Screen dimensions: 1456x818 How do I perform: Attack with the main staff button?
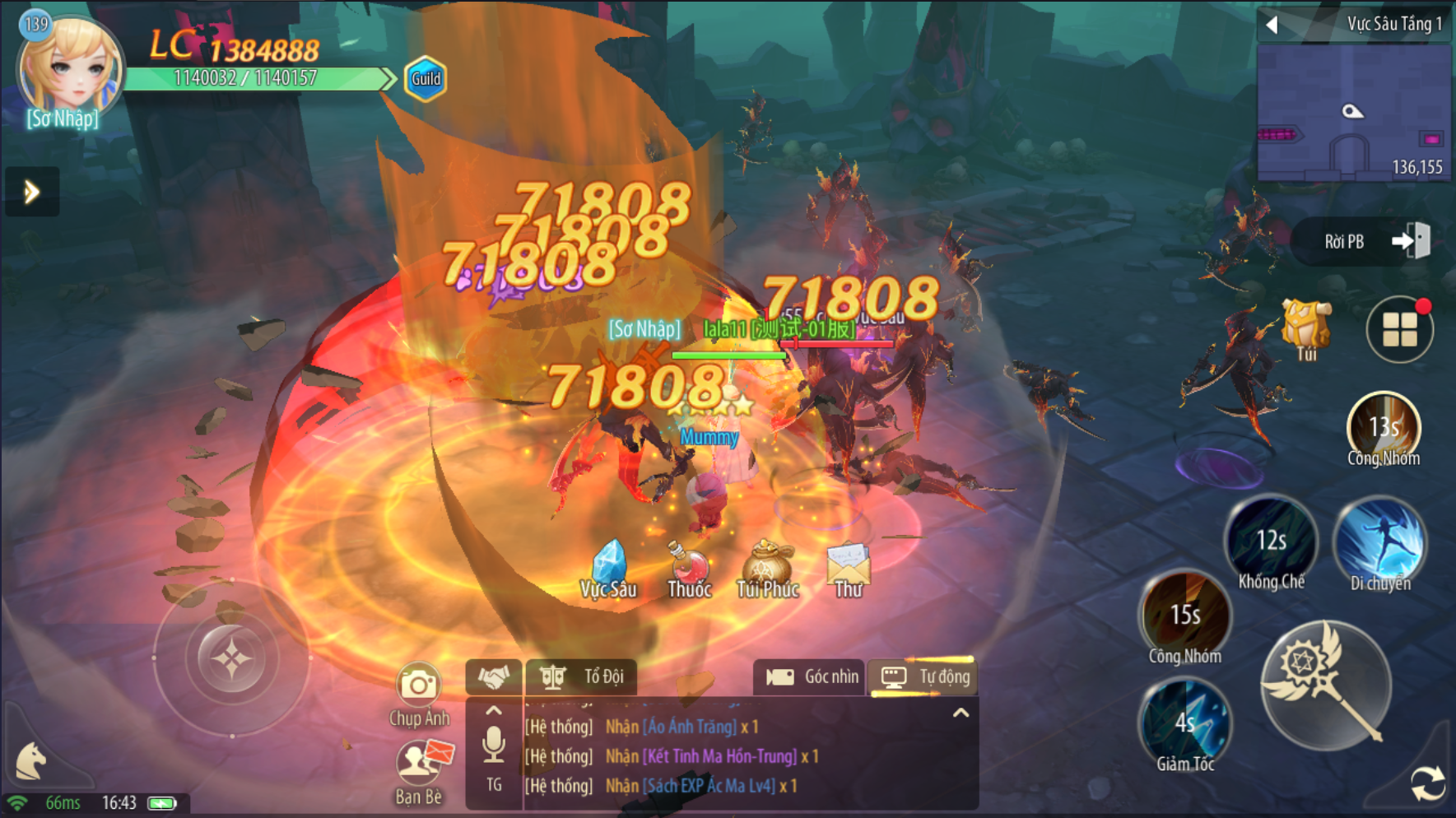coord(1325,685)
